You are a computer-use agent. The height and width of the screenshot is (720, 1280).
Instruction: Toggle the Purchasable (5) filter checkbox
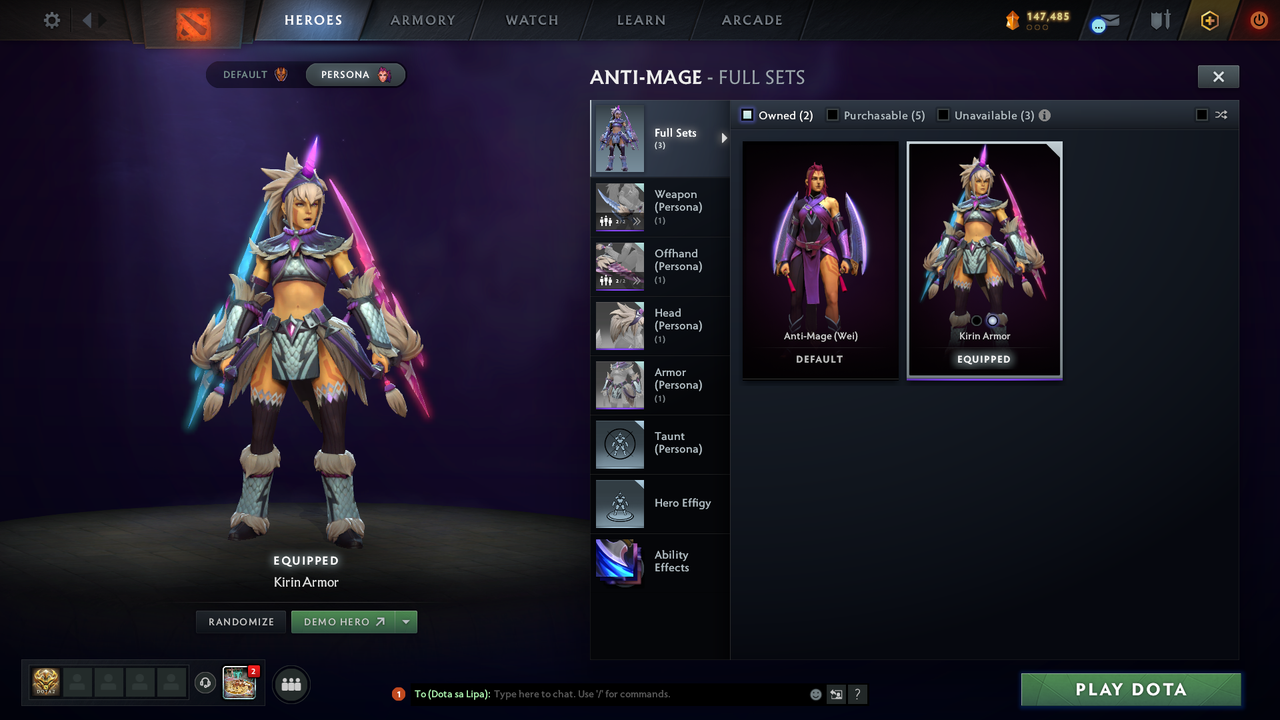pyautogui.click(x=832, y=115)
